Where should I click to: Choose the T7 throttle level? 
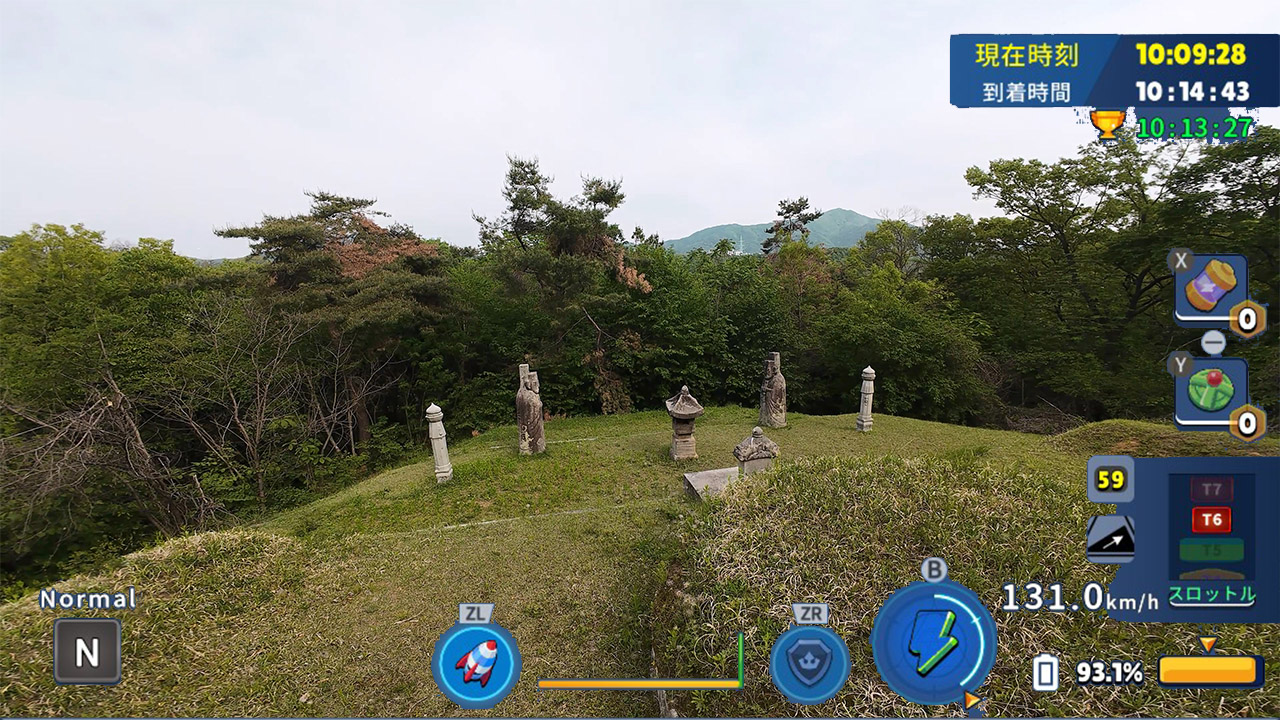pos(1211,490)
